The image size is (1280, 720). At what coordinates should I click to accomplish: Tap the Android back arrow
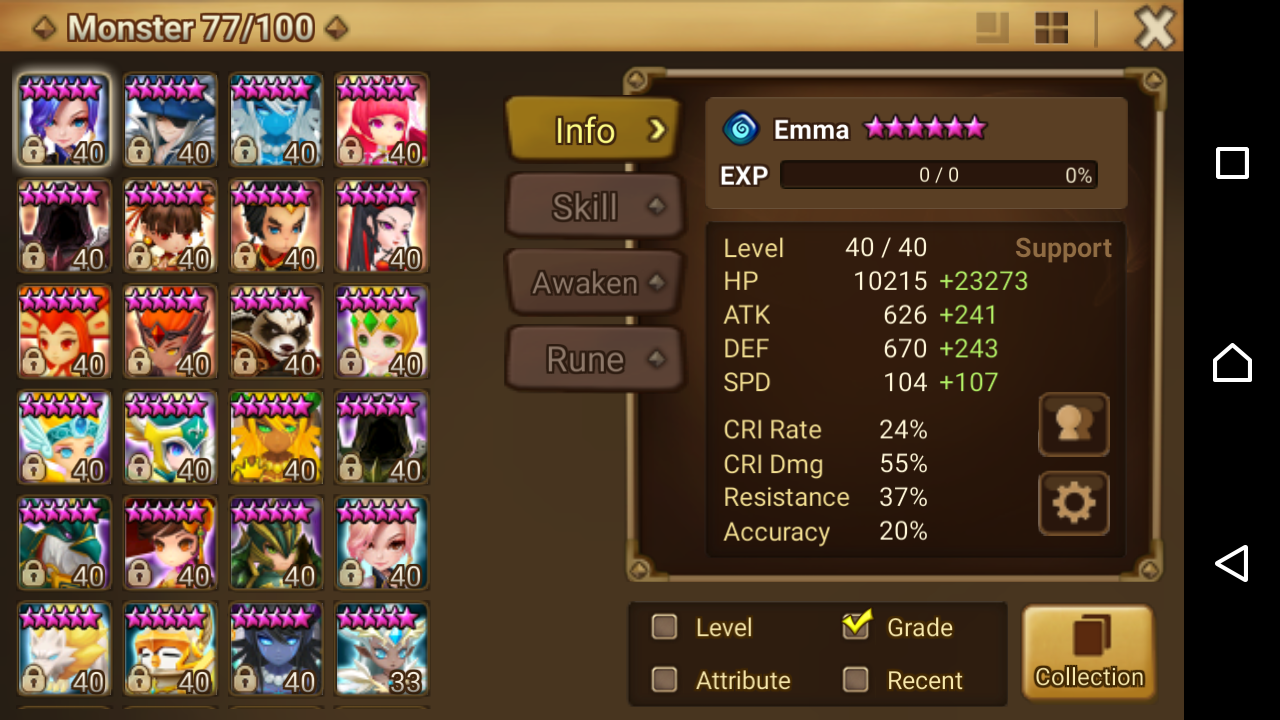point(1232,563)
